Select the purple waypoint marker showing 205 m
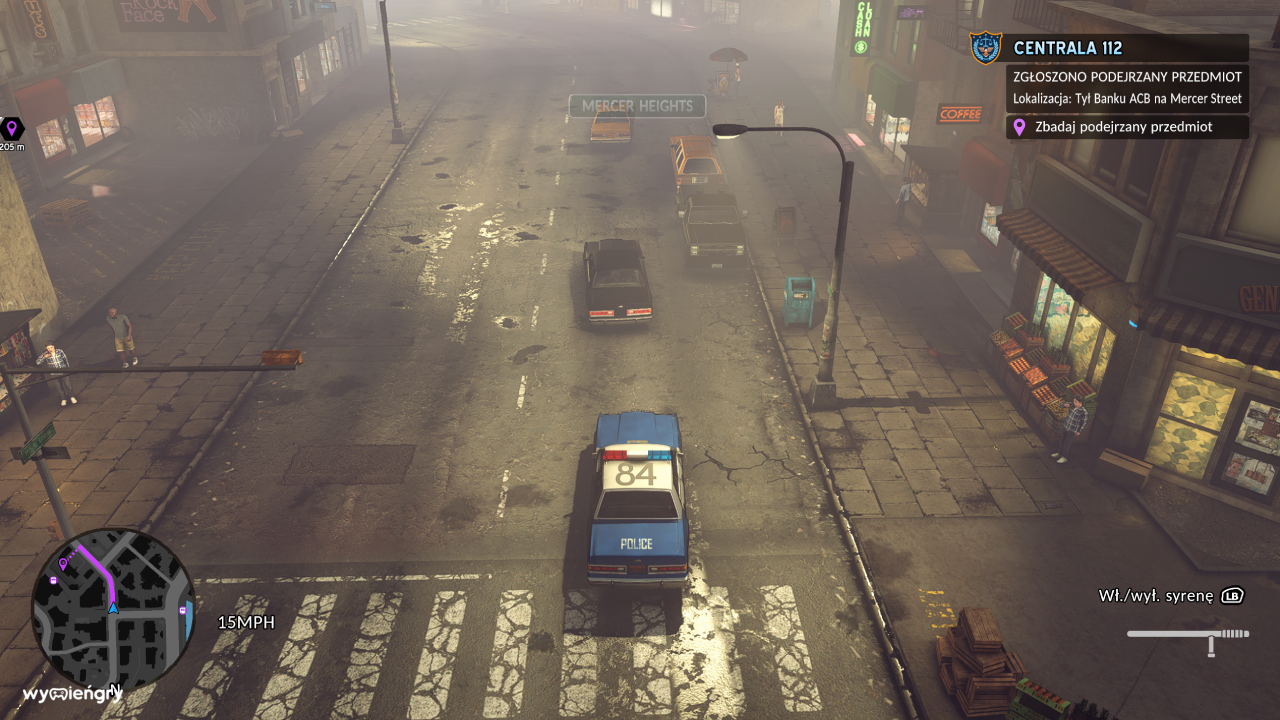This screenshot has height=720, width=1280. 12,128
